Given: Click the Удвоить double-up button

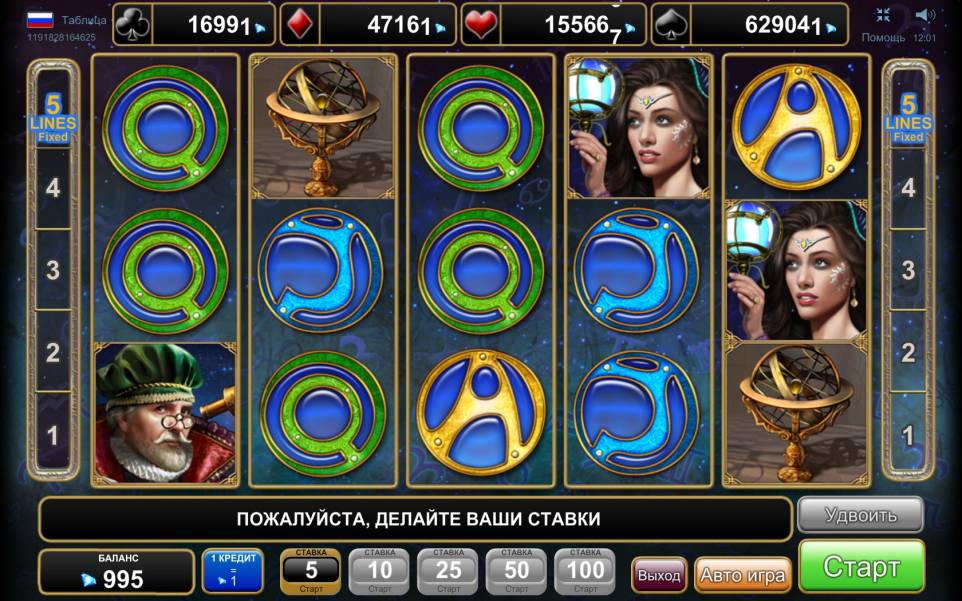Looking at the screenshot, I should (860, 516).
